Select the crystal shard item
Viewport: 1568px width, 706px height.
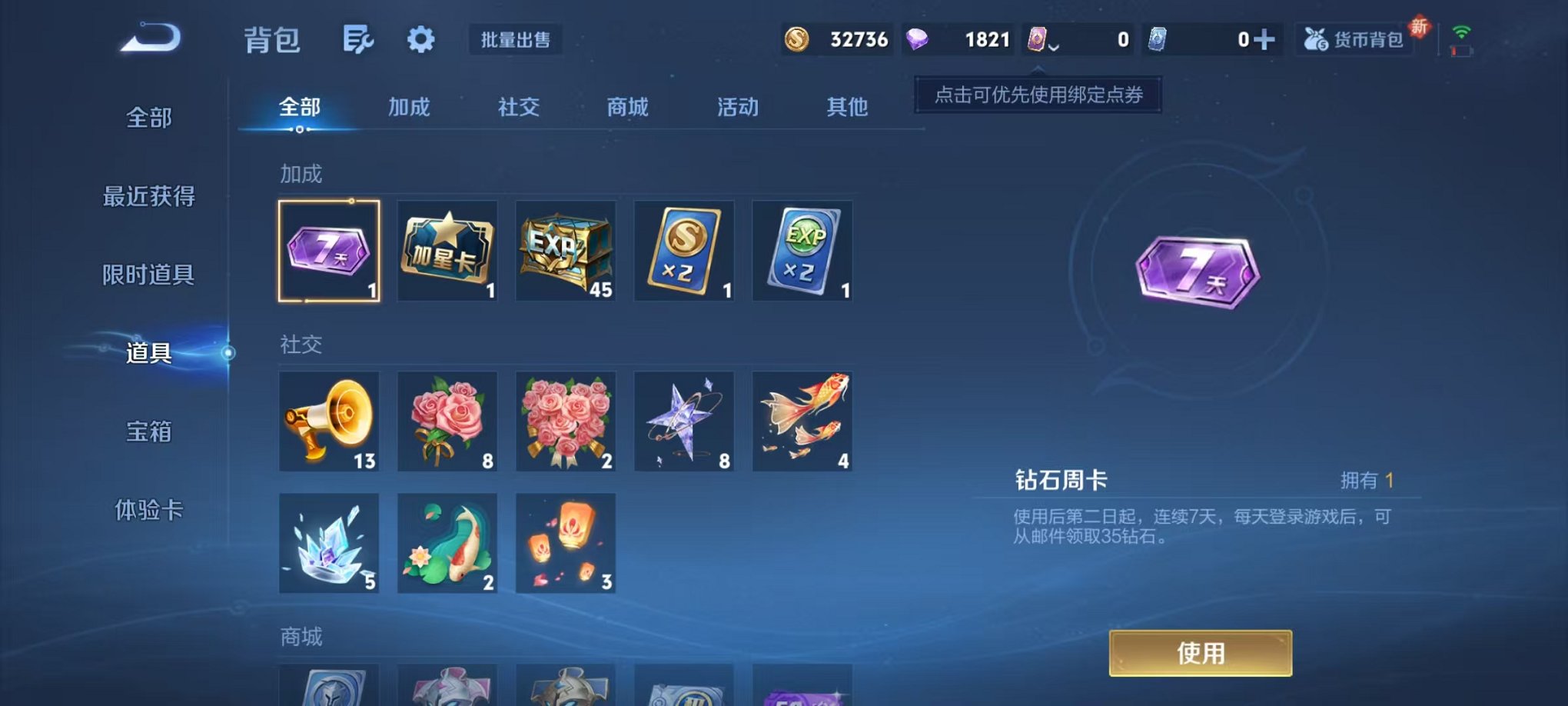point(329,544)
